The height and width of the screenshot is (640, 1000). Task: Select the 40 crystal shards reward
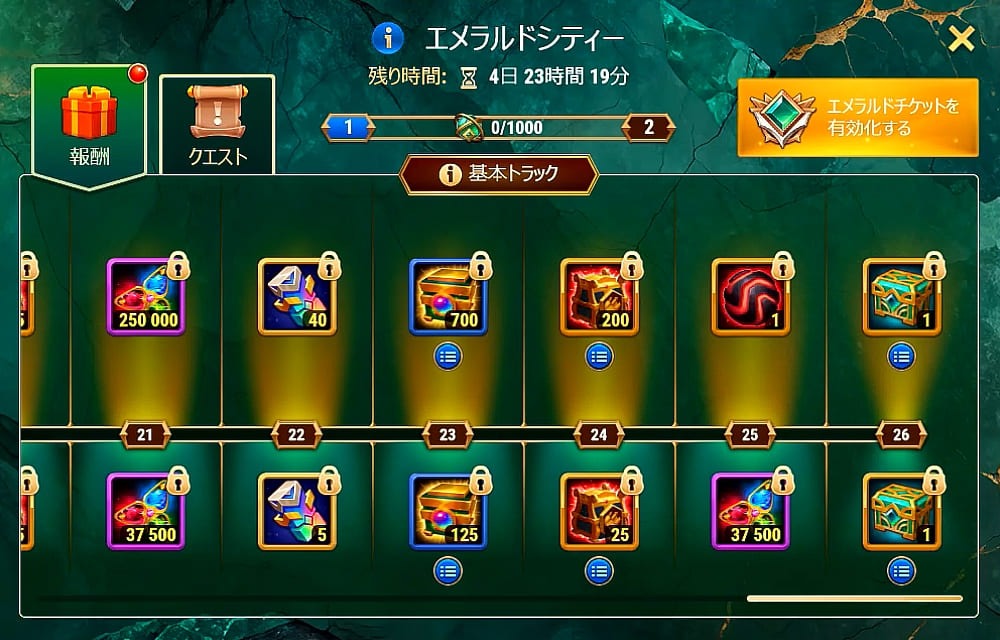297,297
